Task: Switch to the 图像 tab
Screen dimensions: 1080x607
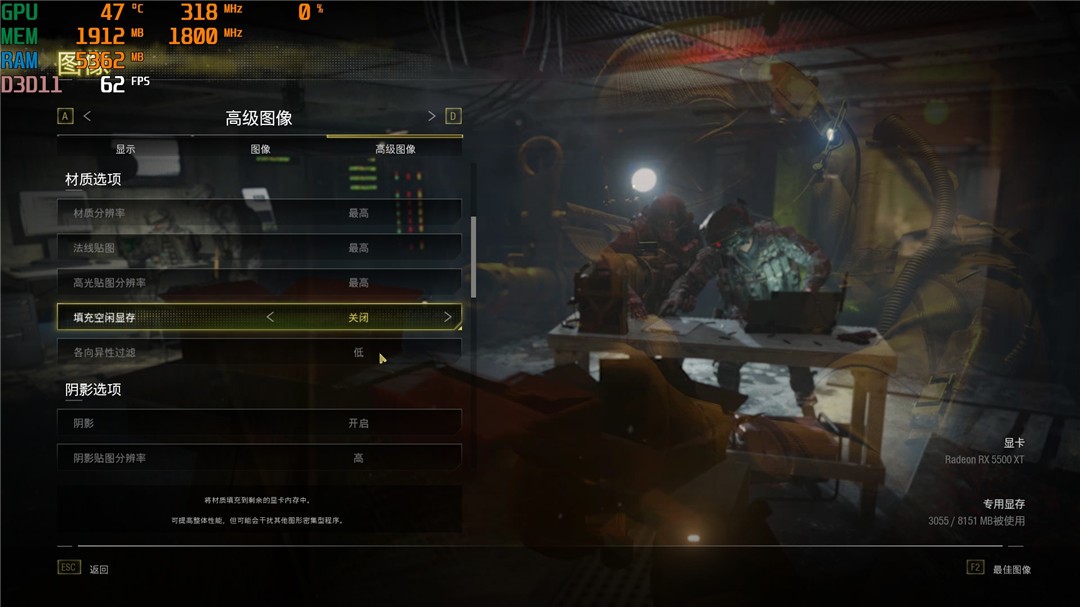Action: click(260, 149)
